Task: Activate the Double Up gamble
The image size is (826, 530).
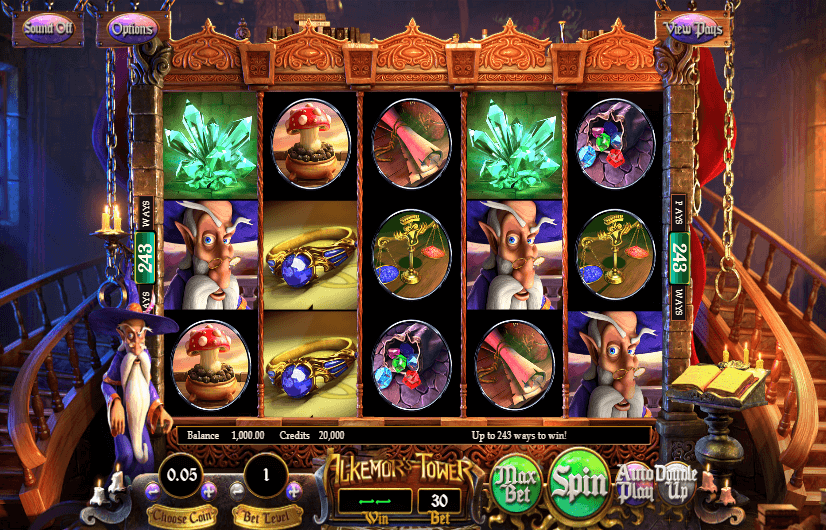Action: pyautogui.click(x=676, y=484)
